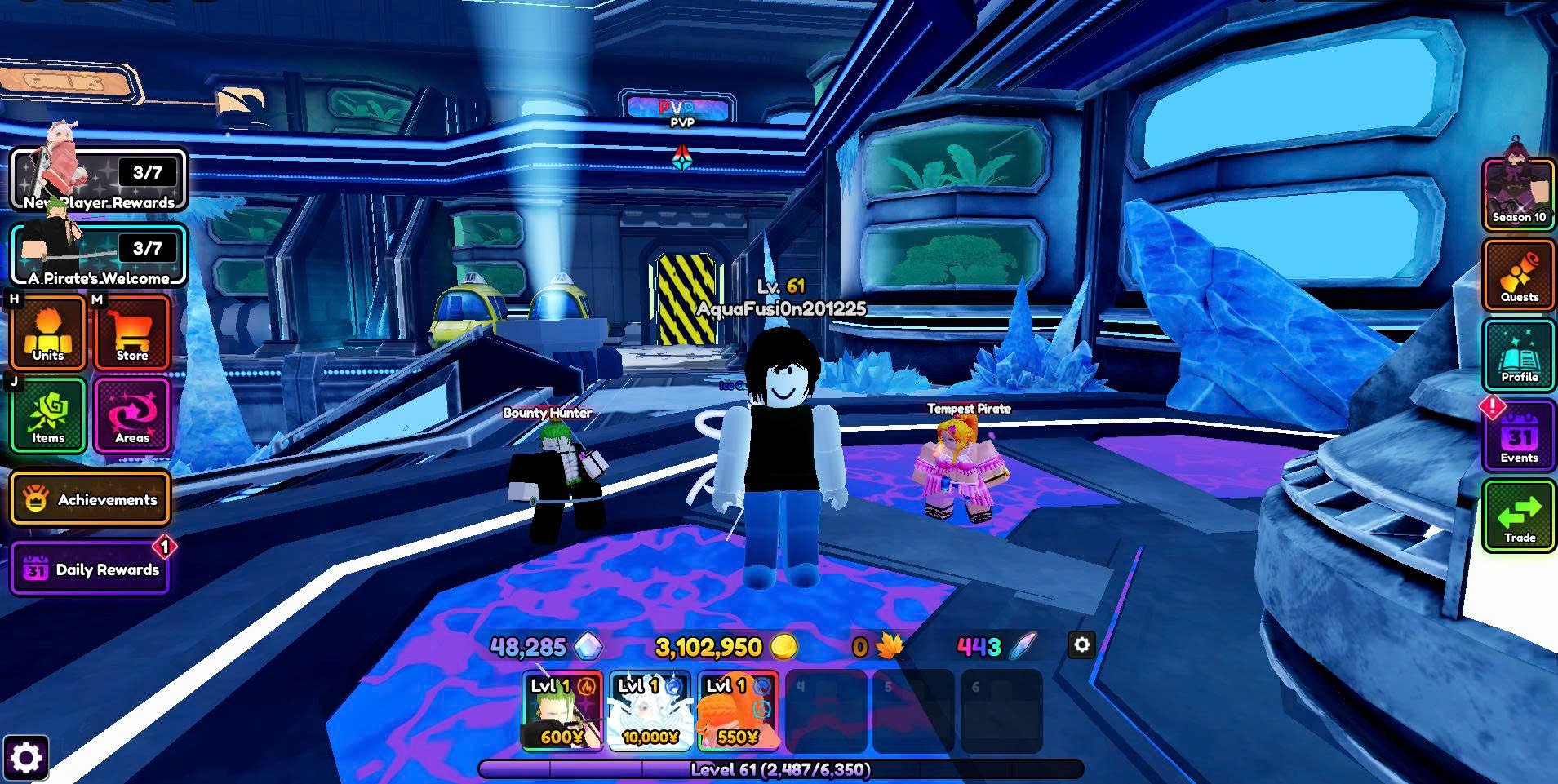Click the gear icon beside the currency bar
Viewport: 1558px width, 784px height.
[1082, 644]
